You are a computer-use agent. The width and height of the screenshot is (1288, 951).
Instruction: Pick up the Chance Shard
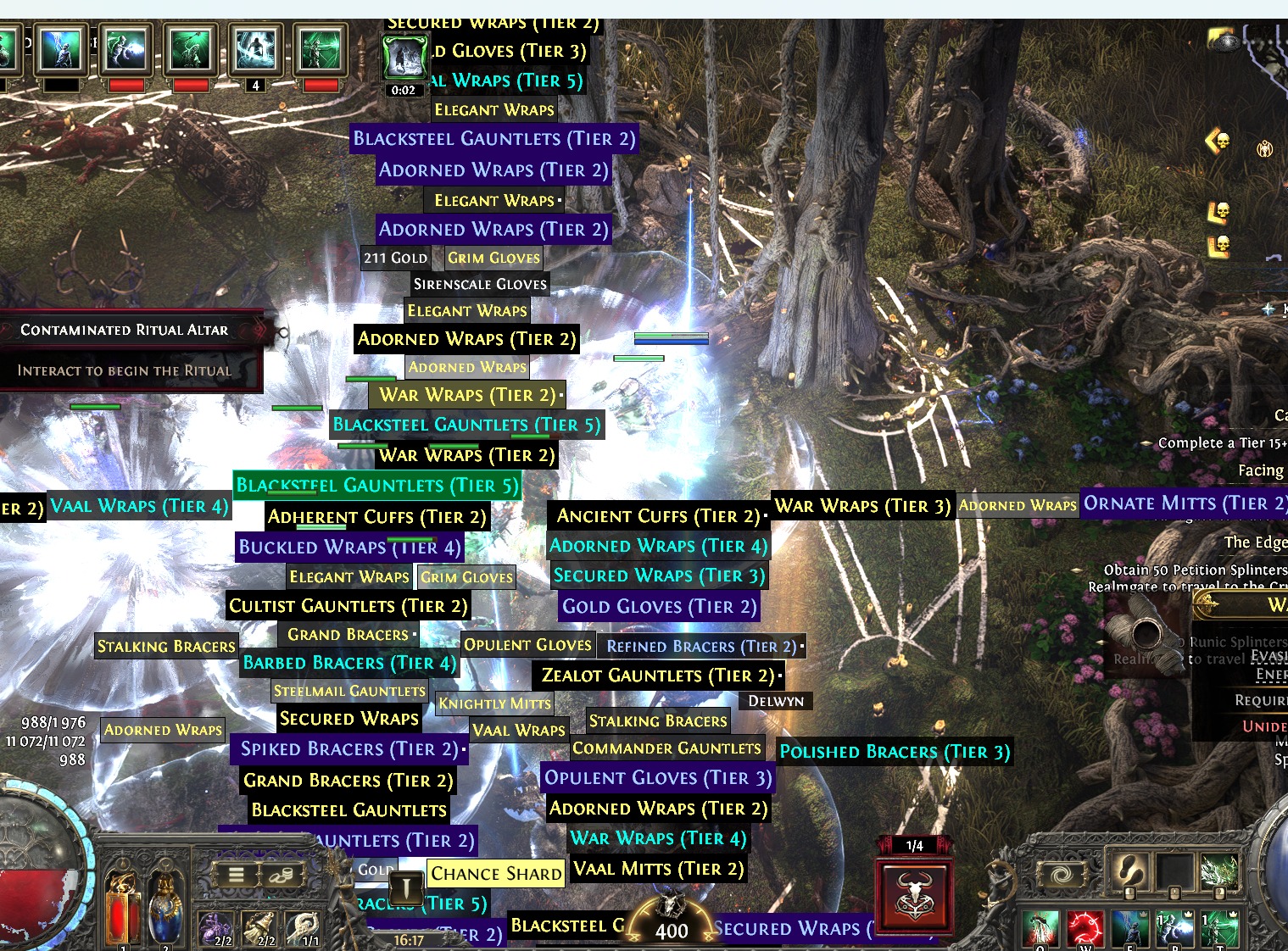(494, 873)
